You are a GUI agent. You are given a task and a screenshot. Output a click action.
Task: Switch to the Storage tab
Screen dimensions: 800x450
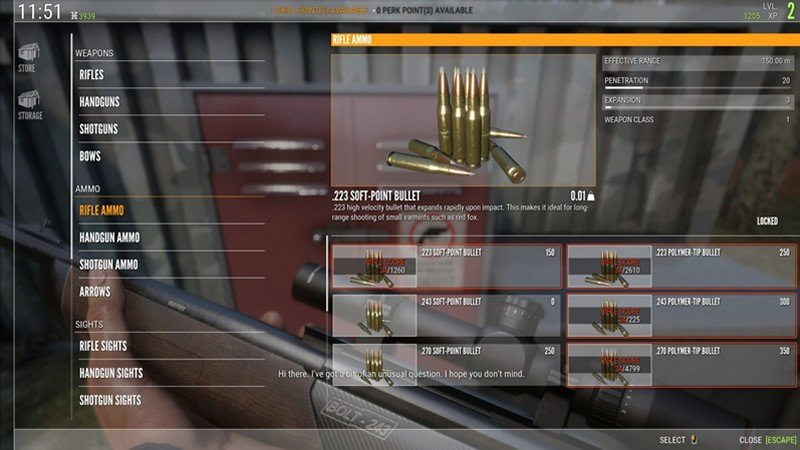coord(29,104)
